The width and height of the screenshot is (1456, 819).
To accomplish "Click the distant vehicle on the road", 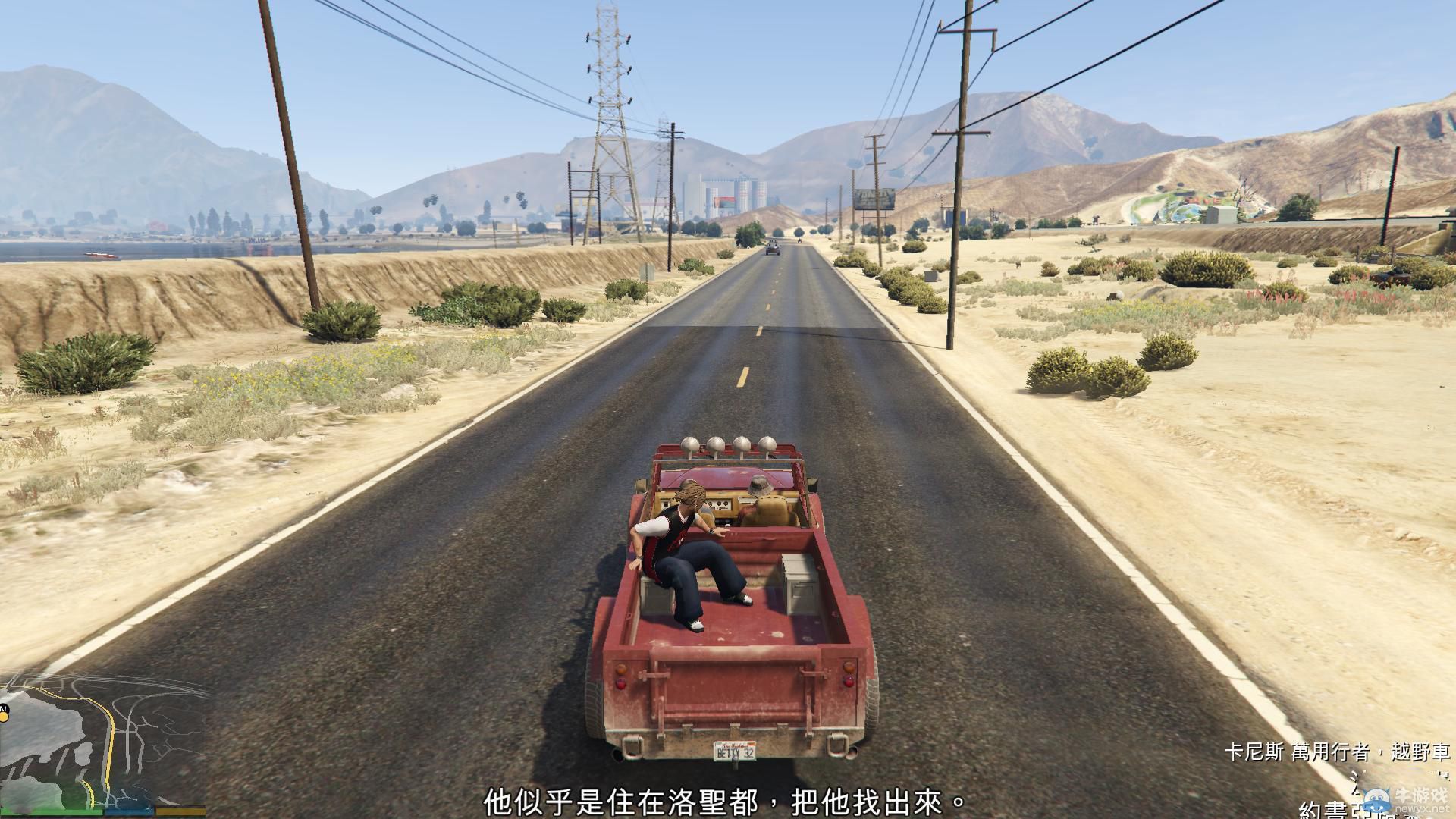I will [x=771, y=250].
